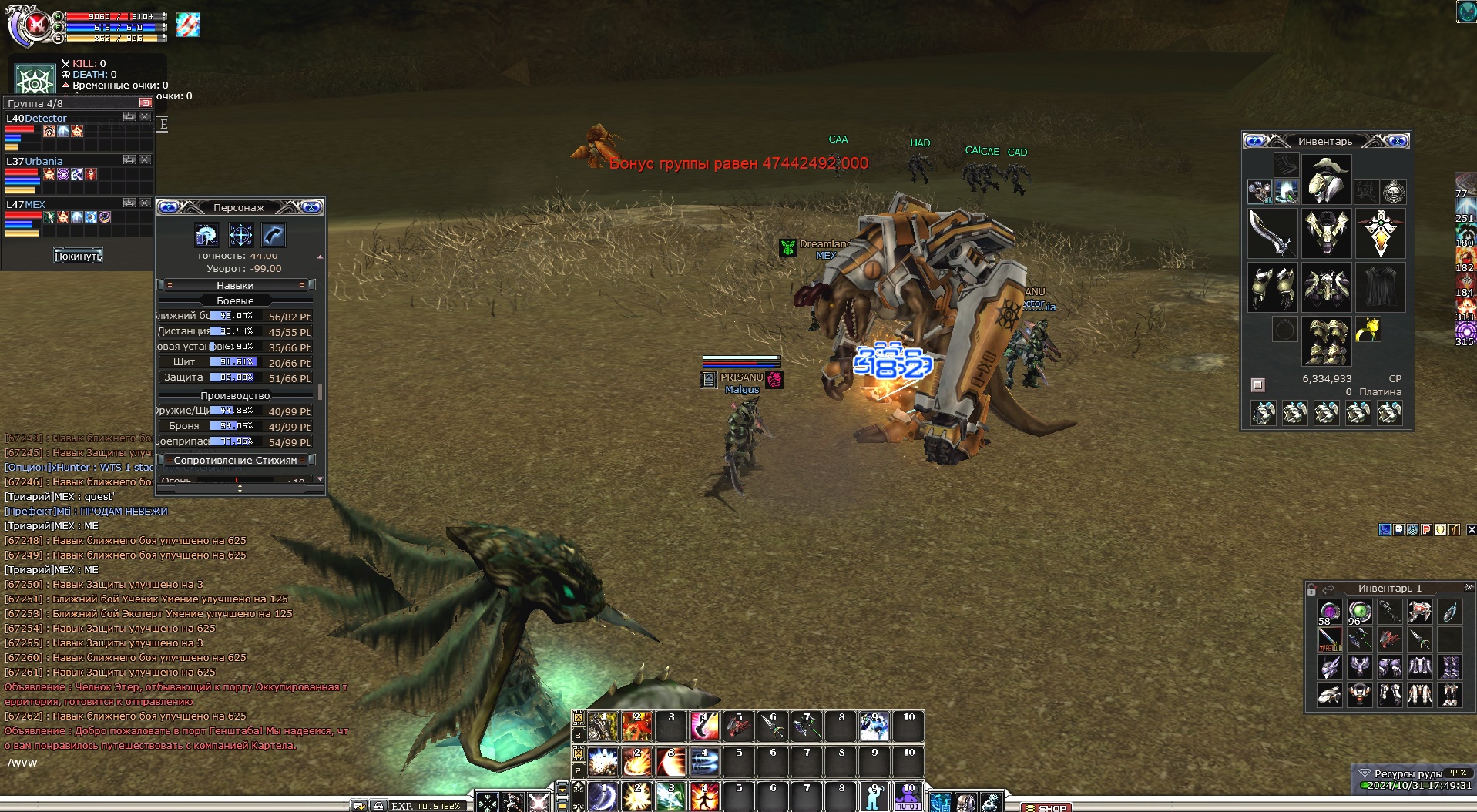Expand the Сопротивление Стихиям section

235,460
